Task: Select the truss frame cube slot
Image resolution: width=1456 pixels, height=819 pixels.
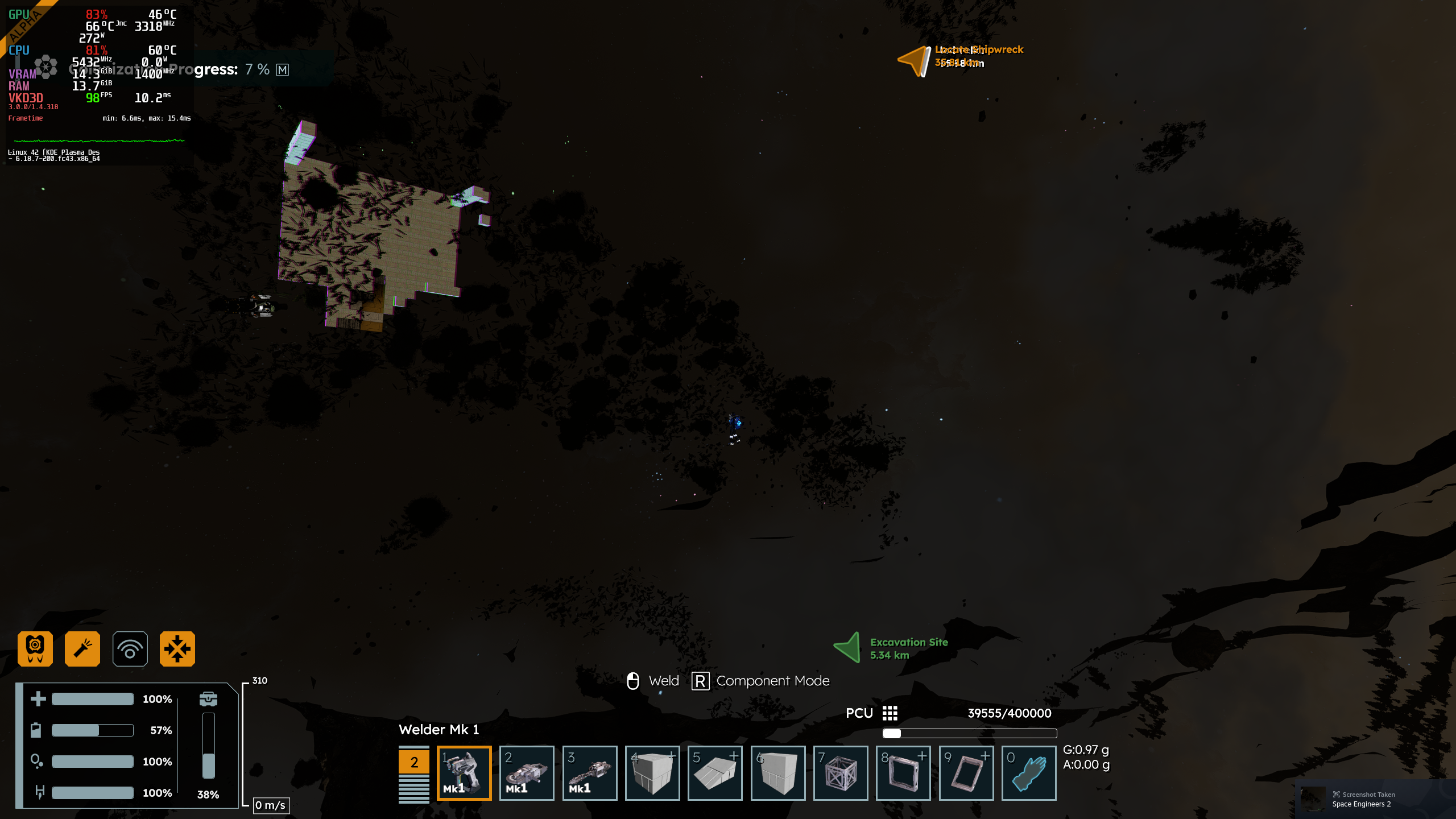Action: pyautogui.click(x=841, y=772)
